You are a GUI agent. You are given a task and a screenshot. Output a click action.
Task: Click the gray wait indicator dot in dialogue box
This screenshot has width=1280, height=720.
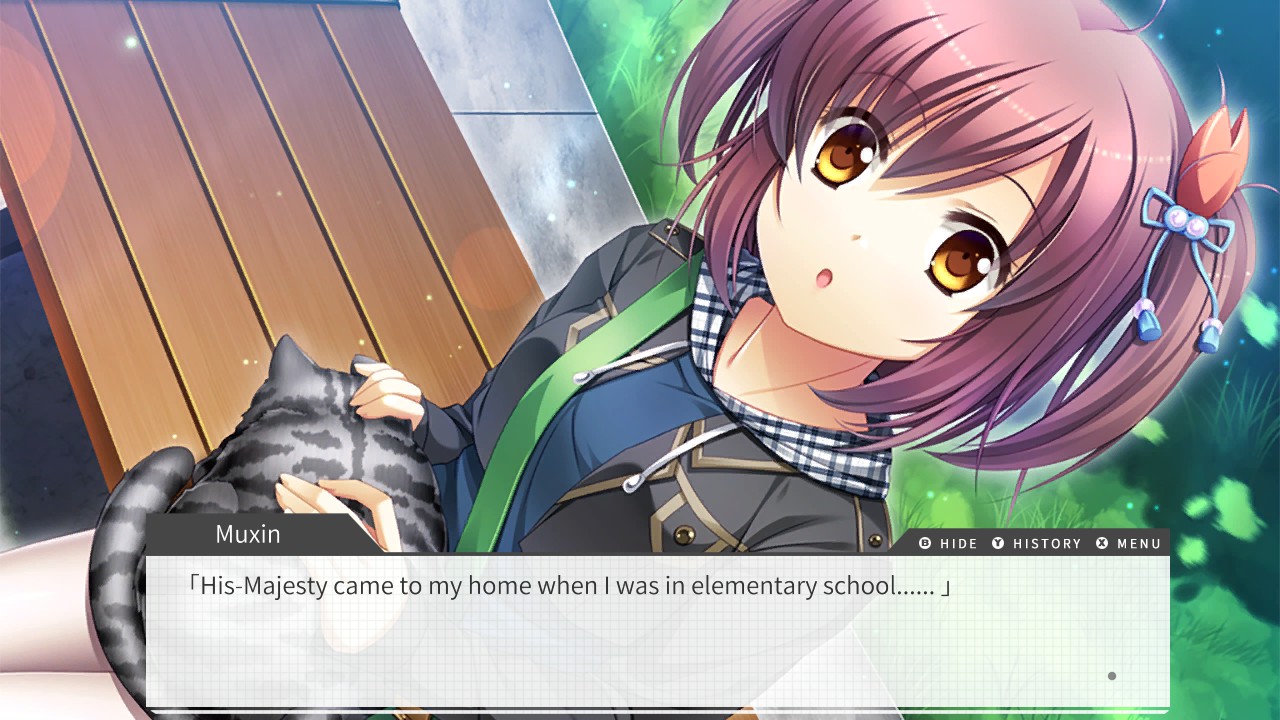1110,676
